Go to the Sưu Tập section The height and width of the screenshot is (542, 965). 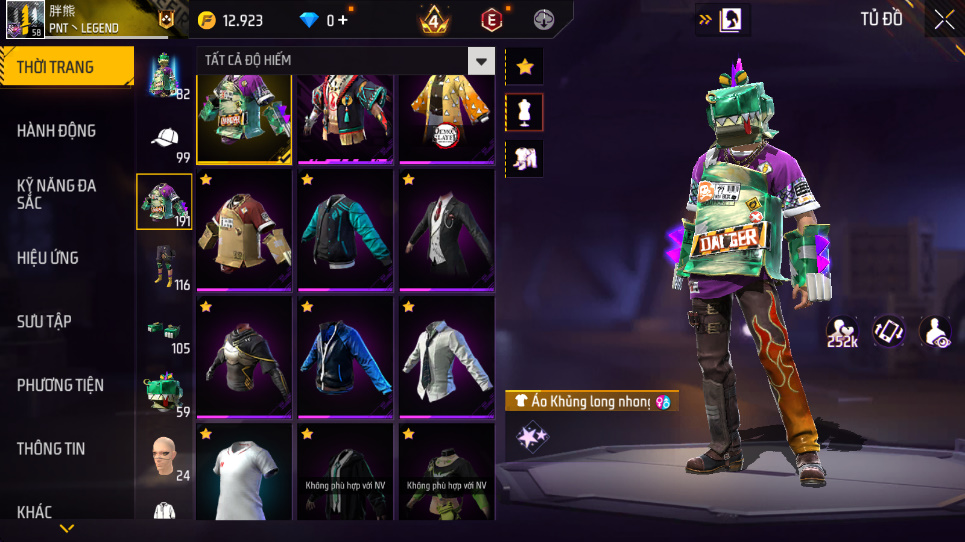[x=66, y=321]
